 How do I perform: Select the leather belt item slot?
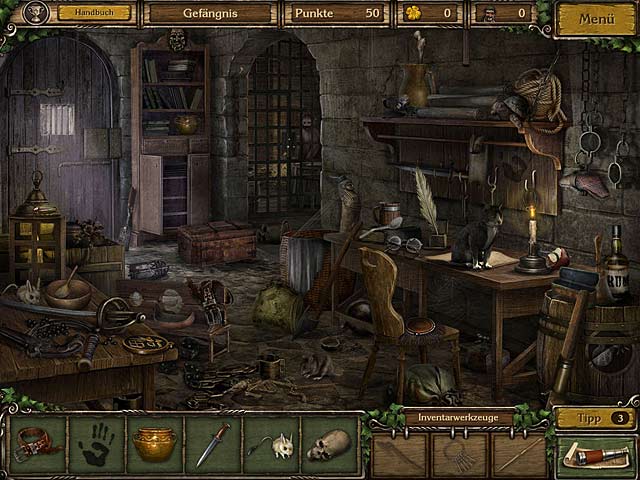click(38, 444)
